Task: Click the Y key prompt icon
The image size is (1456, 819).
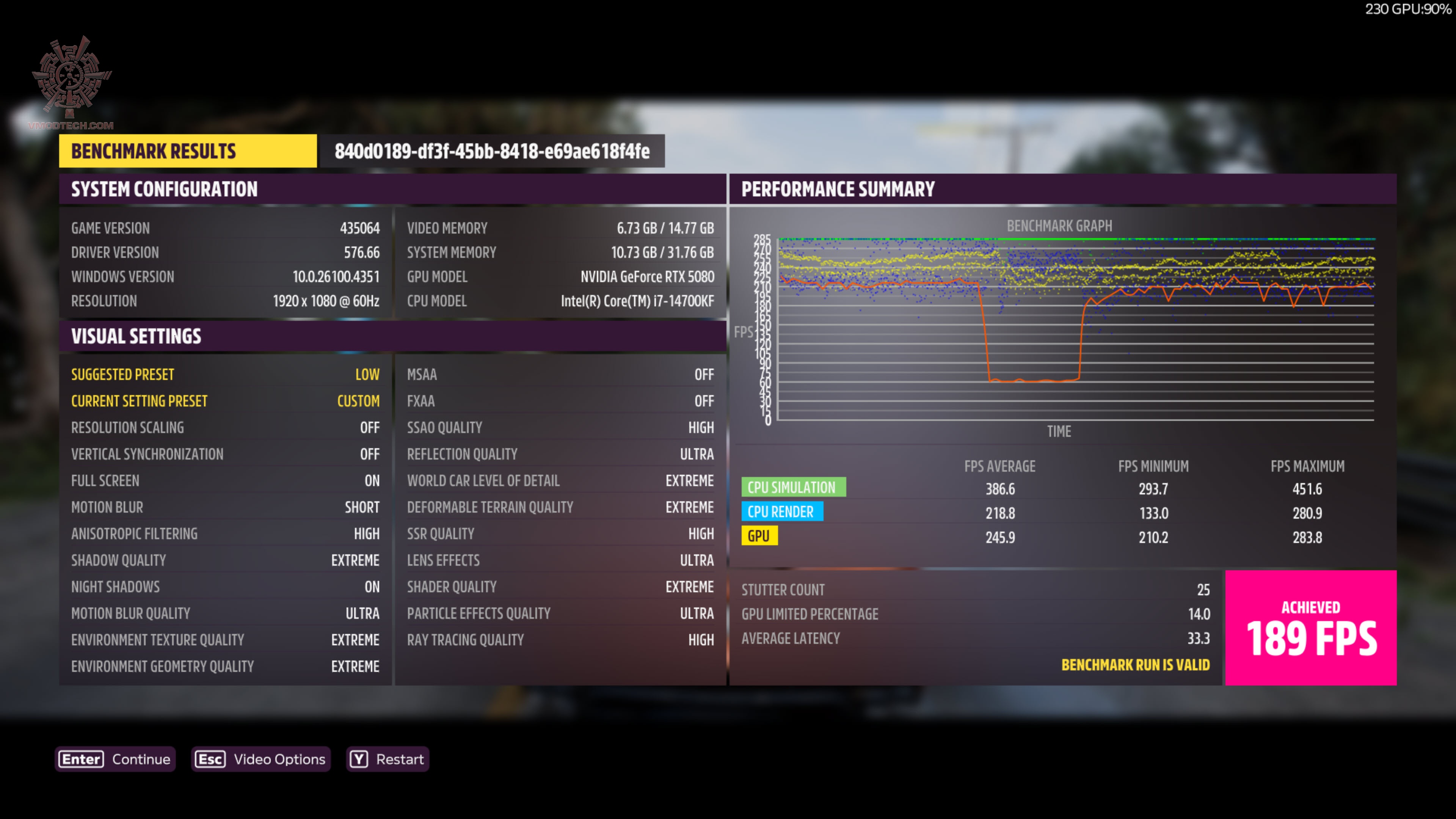Action: click(x=358, y=759)
